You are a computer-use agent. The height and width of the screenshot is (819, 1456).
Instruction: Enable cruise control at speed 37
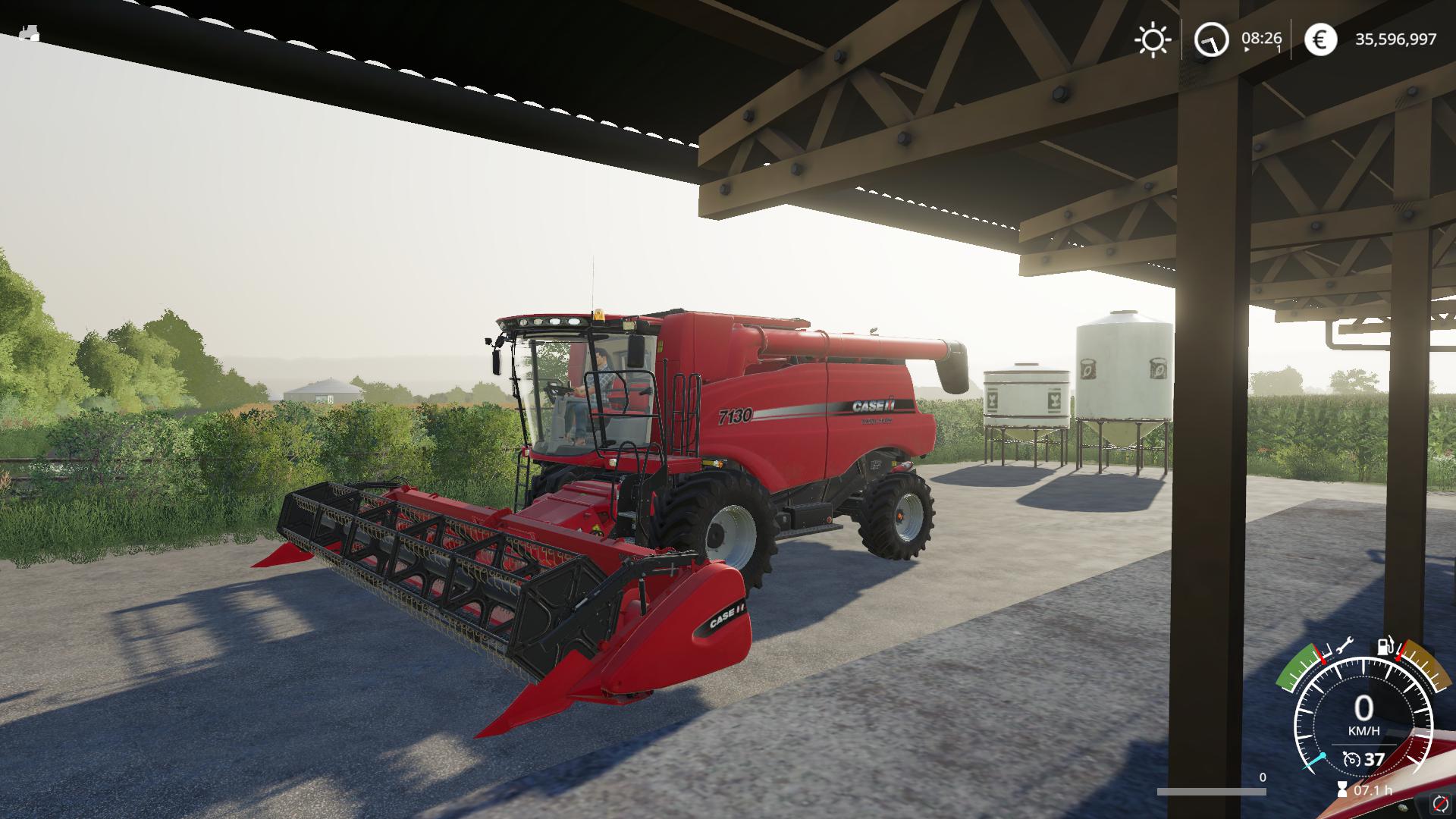click(1373, 759)
